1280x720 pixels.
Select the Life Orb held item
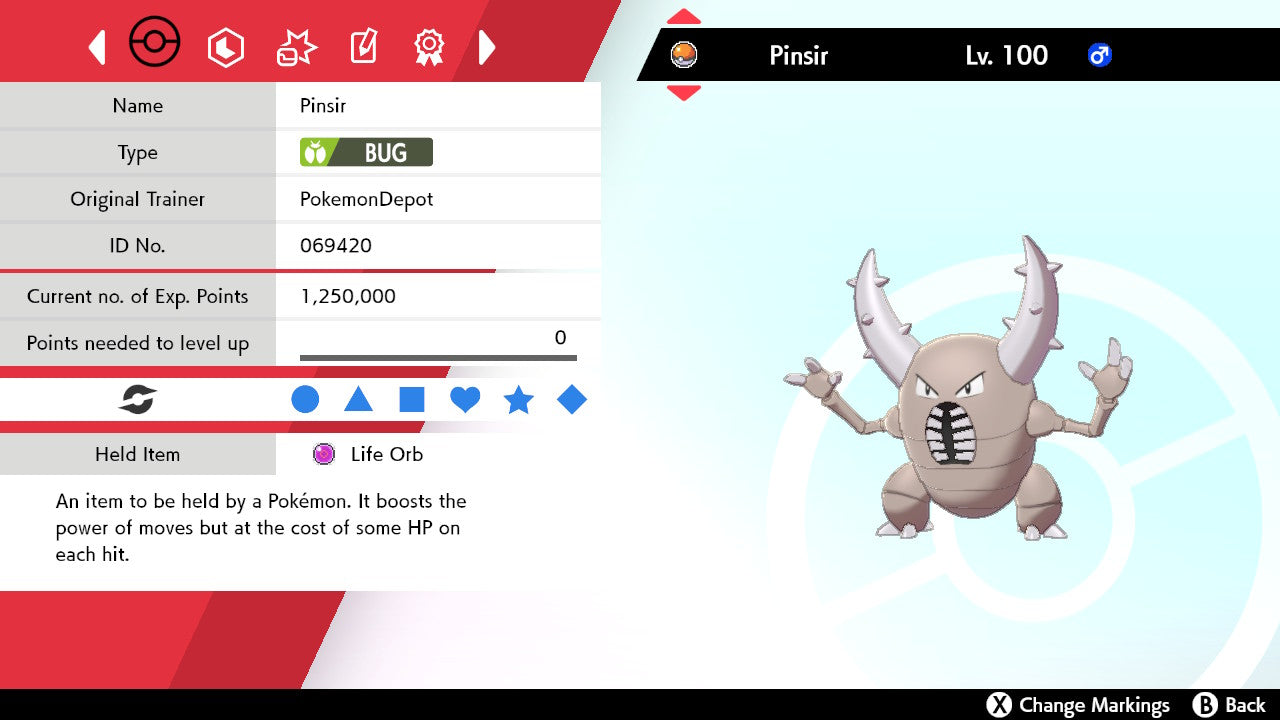point(386,454)
